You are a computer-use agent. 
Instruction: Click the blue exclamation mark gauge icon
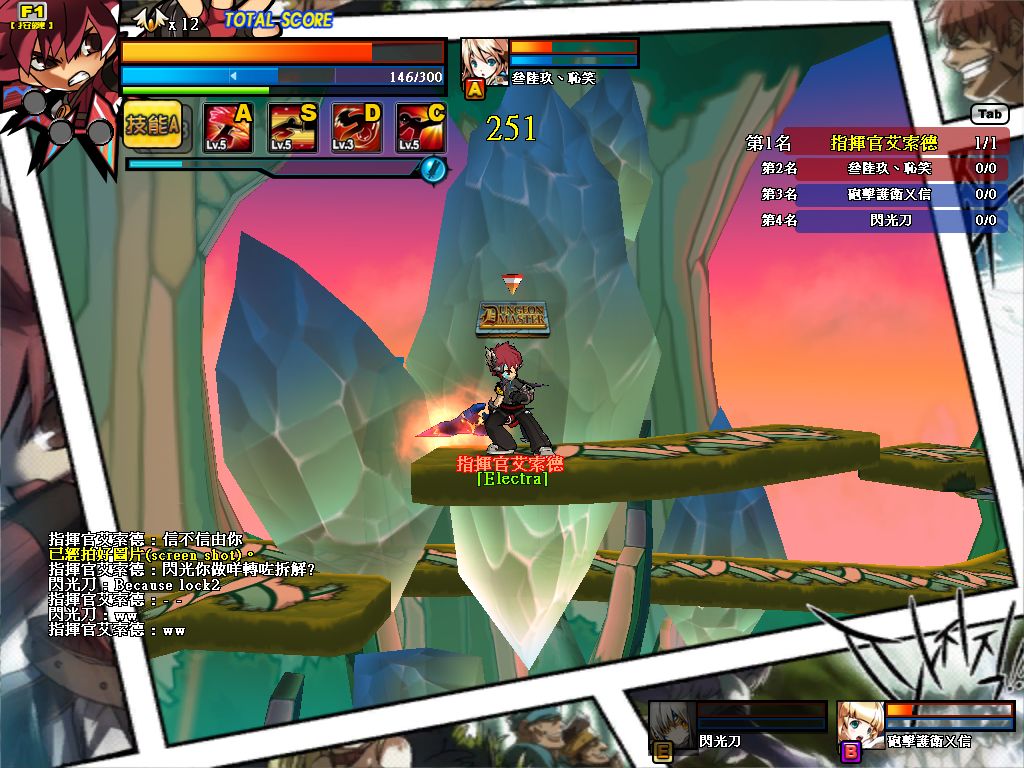point(432,168)
